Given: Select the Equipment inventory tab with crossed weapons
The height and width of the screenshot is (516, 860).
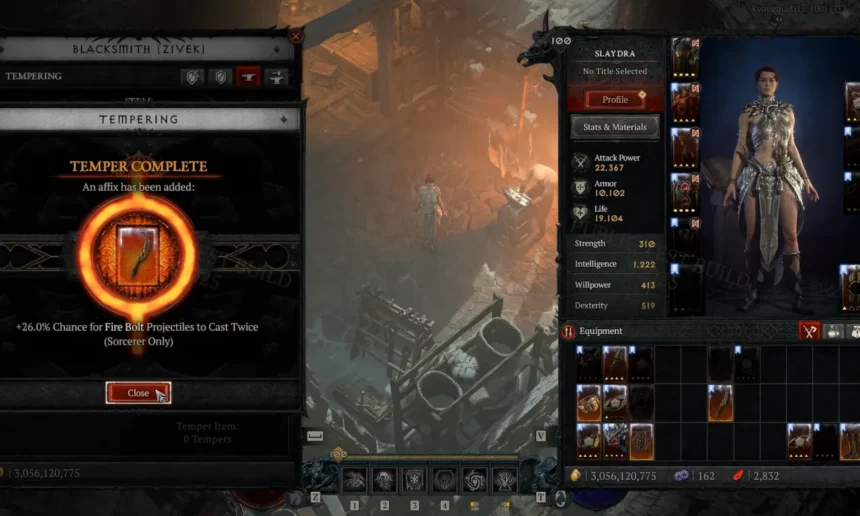Looking at the screenshot, I should [x=809, y=331].
